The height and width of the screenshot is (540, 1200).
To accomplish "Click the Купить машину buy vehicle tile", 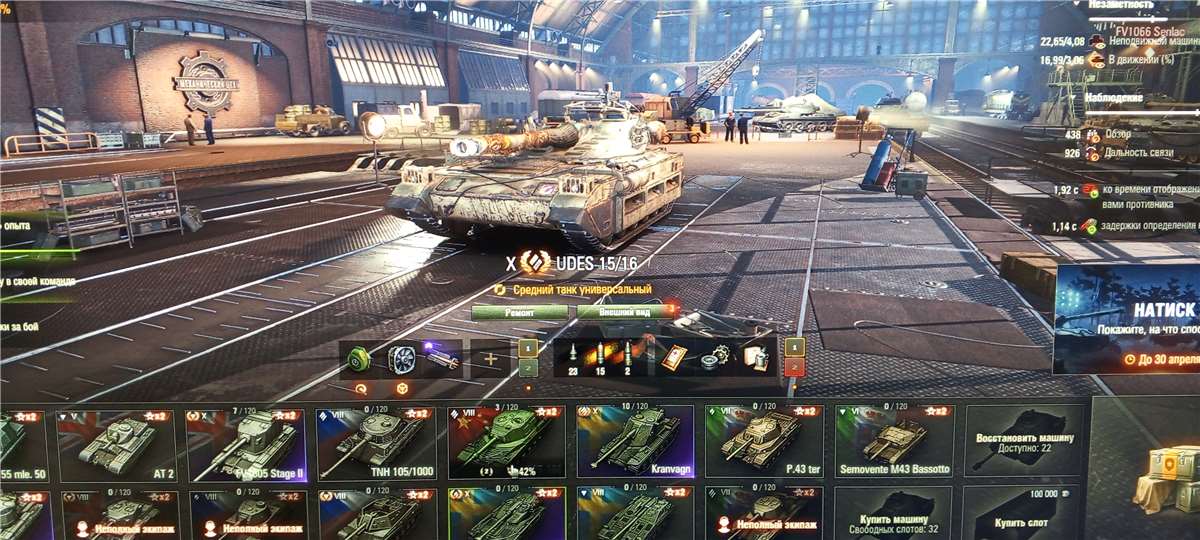I will (x=893, y=514).
